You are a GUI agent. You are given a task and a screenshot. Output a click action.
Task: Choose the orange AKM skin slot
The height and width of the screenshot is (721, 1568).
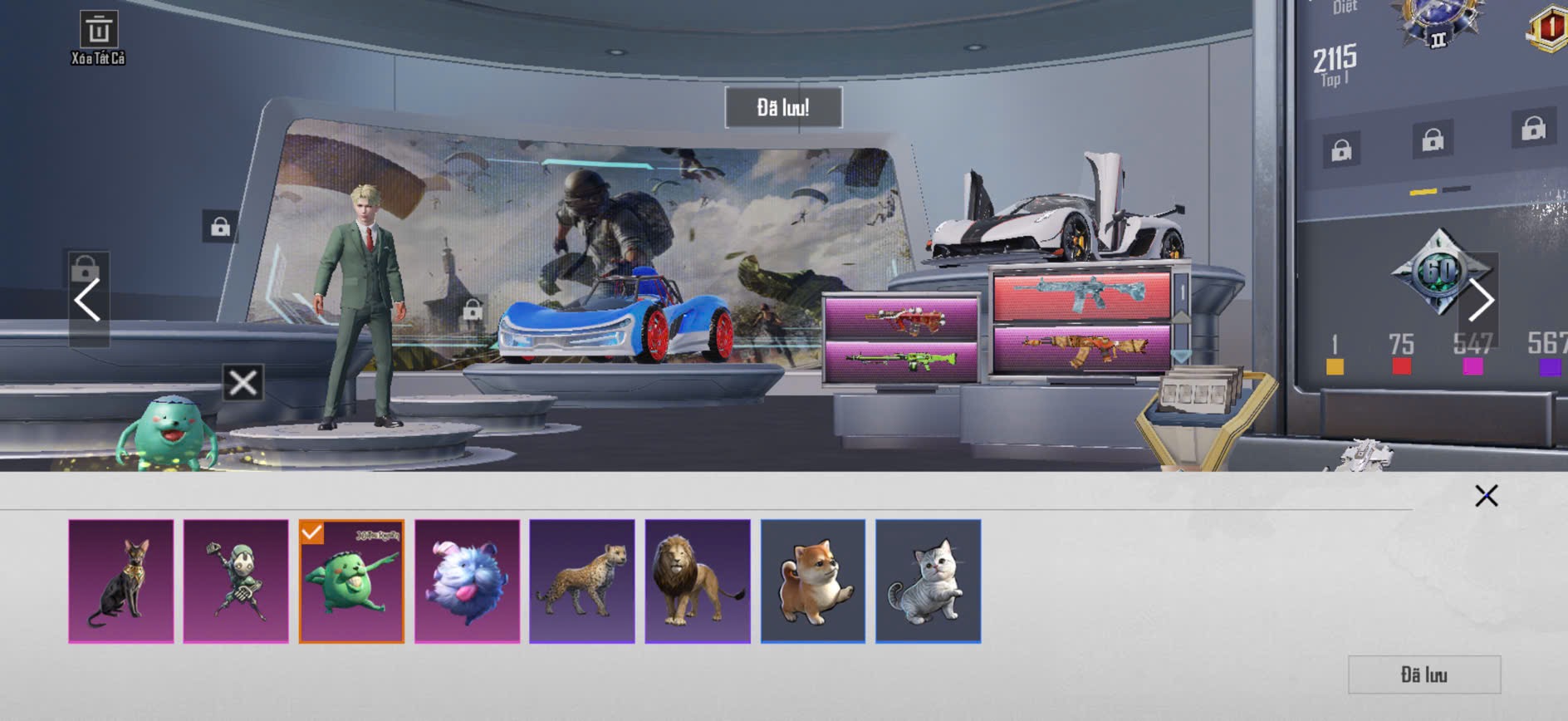pyautogui.click(x=1081, y=349)
